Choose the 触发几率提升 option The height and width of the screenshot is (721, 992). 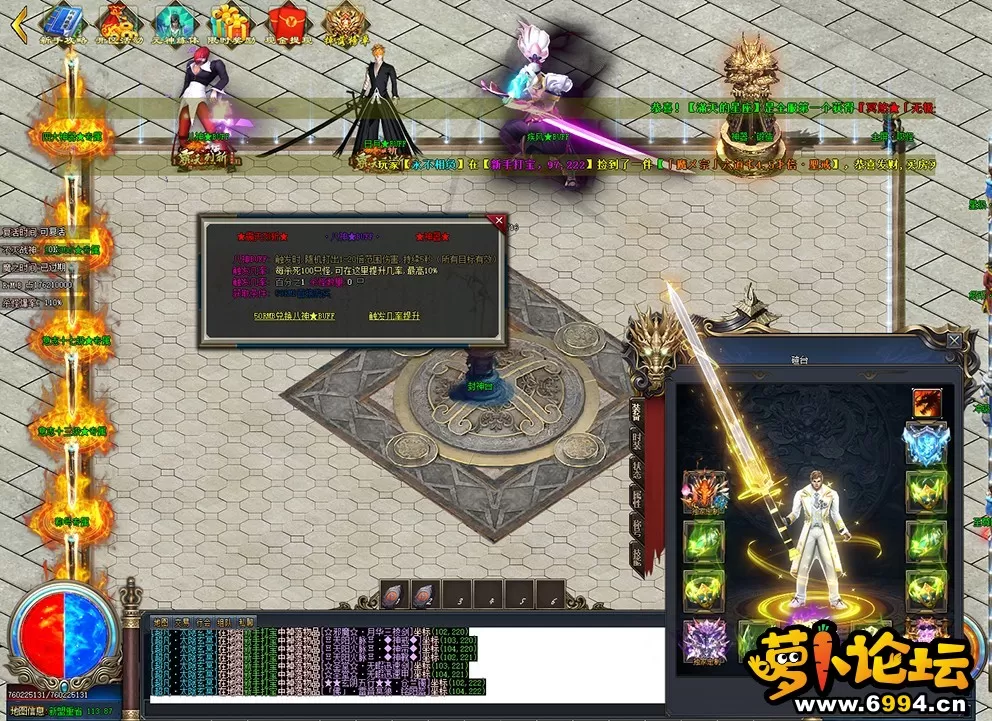pos(394,316)
